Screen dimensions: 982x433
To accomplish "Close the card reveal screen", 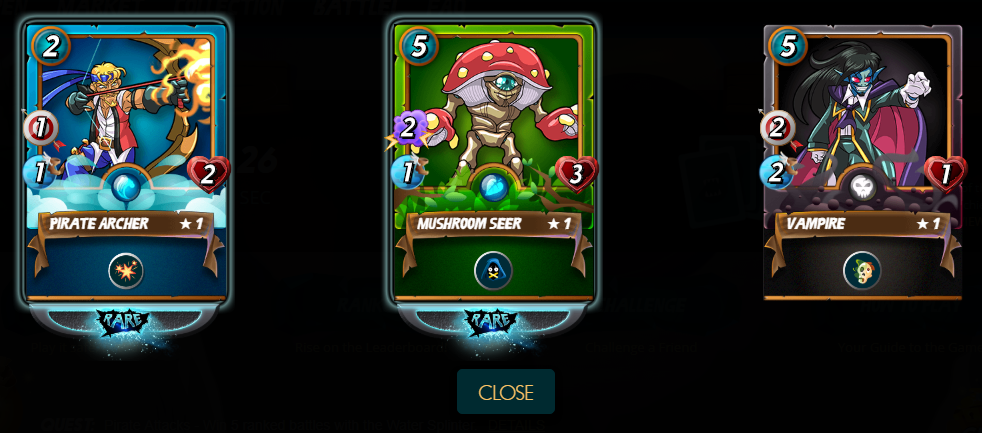I will tap(505, 392).
